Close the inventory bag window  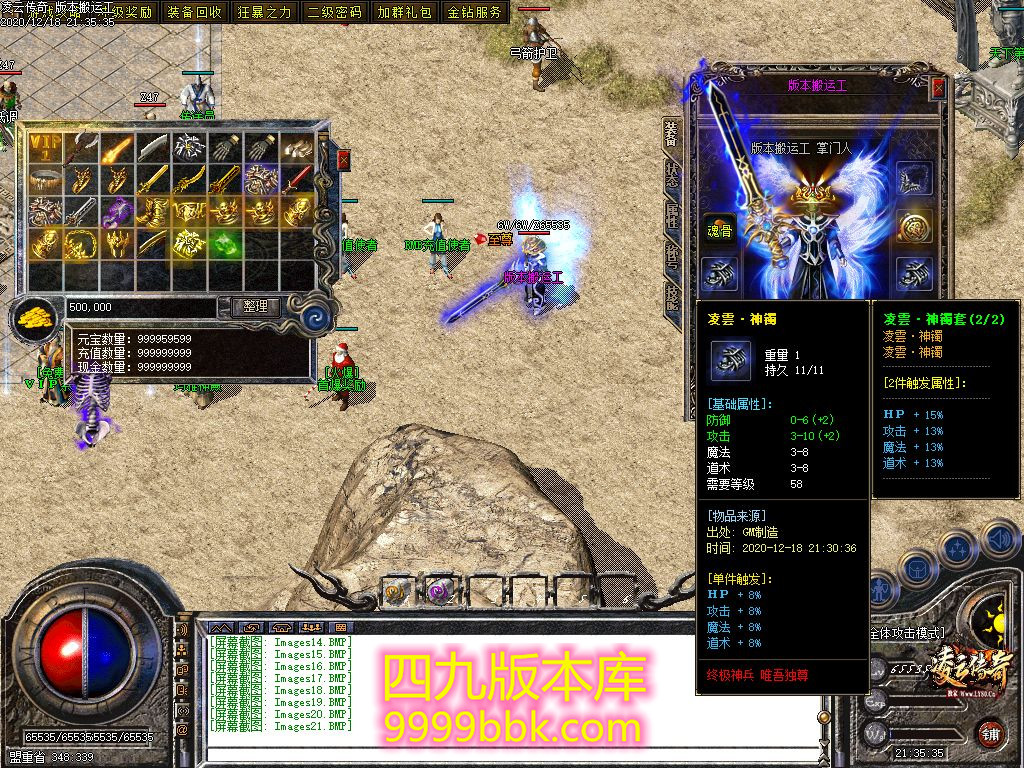[x=344, y=160]
